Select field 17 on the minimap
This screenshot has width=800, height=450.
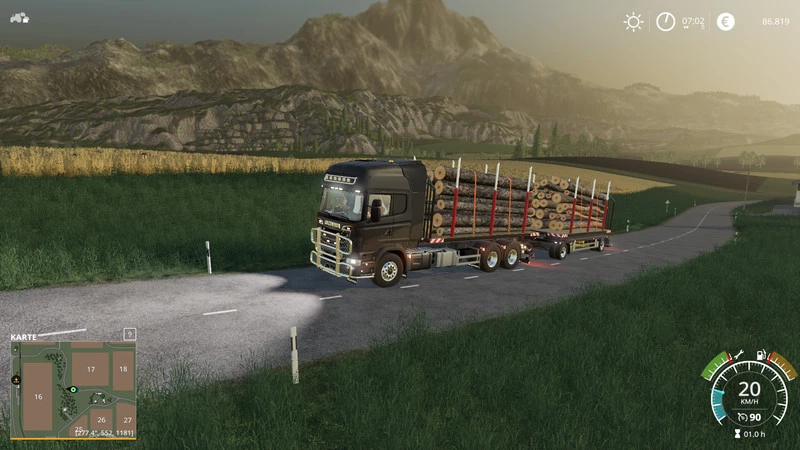pos(90,369)
